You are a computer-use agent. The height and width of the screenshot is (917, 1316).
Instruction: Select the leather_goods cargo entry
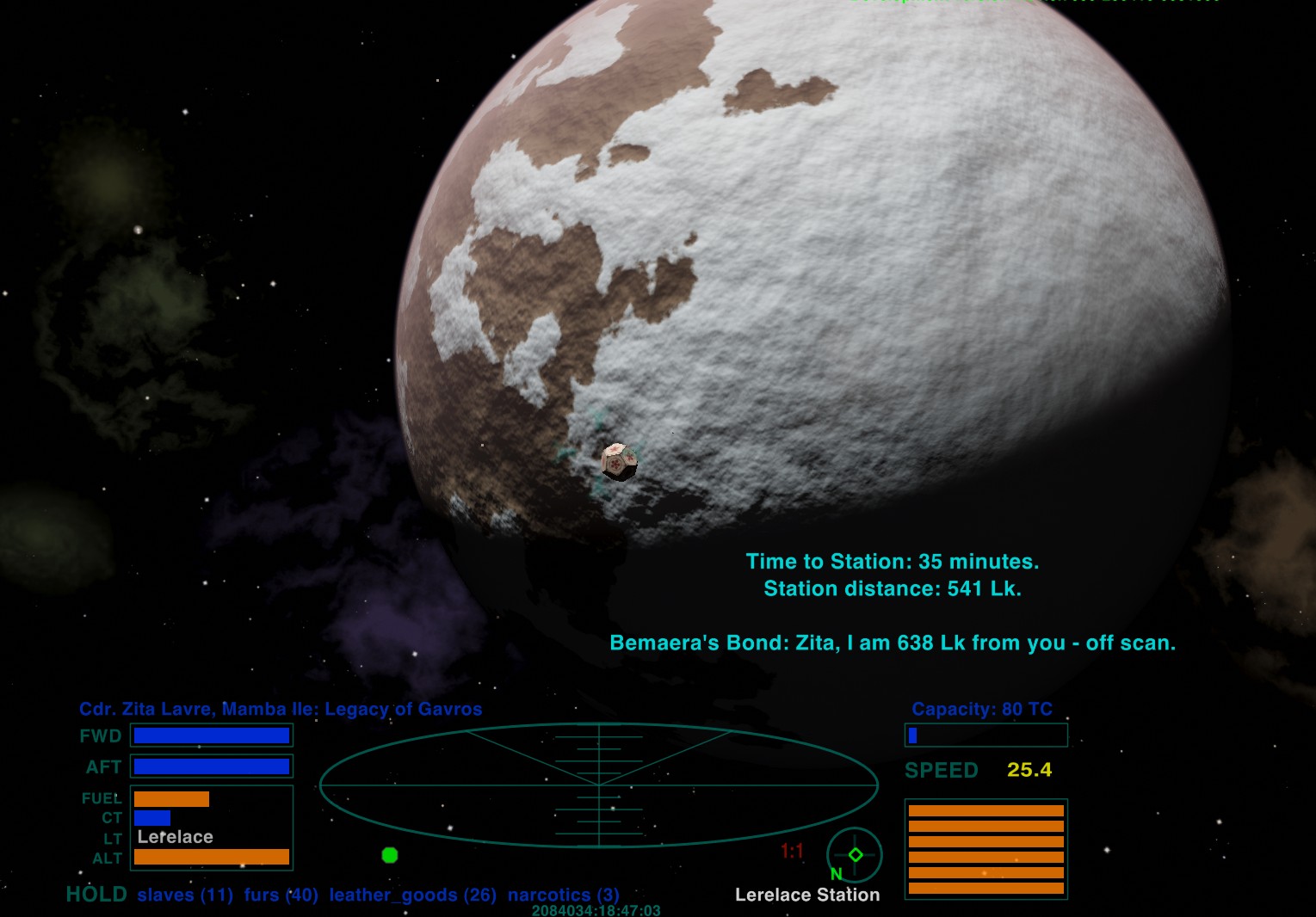click(412, 895)
